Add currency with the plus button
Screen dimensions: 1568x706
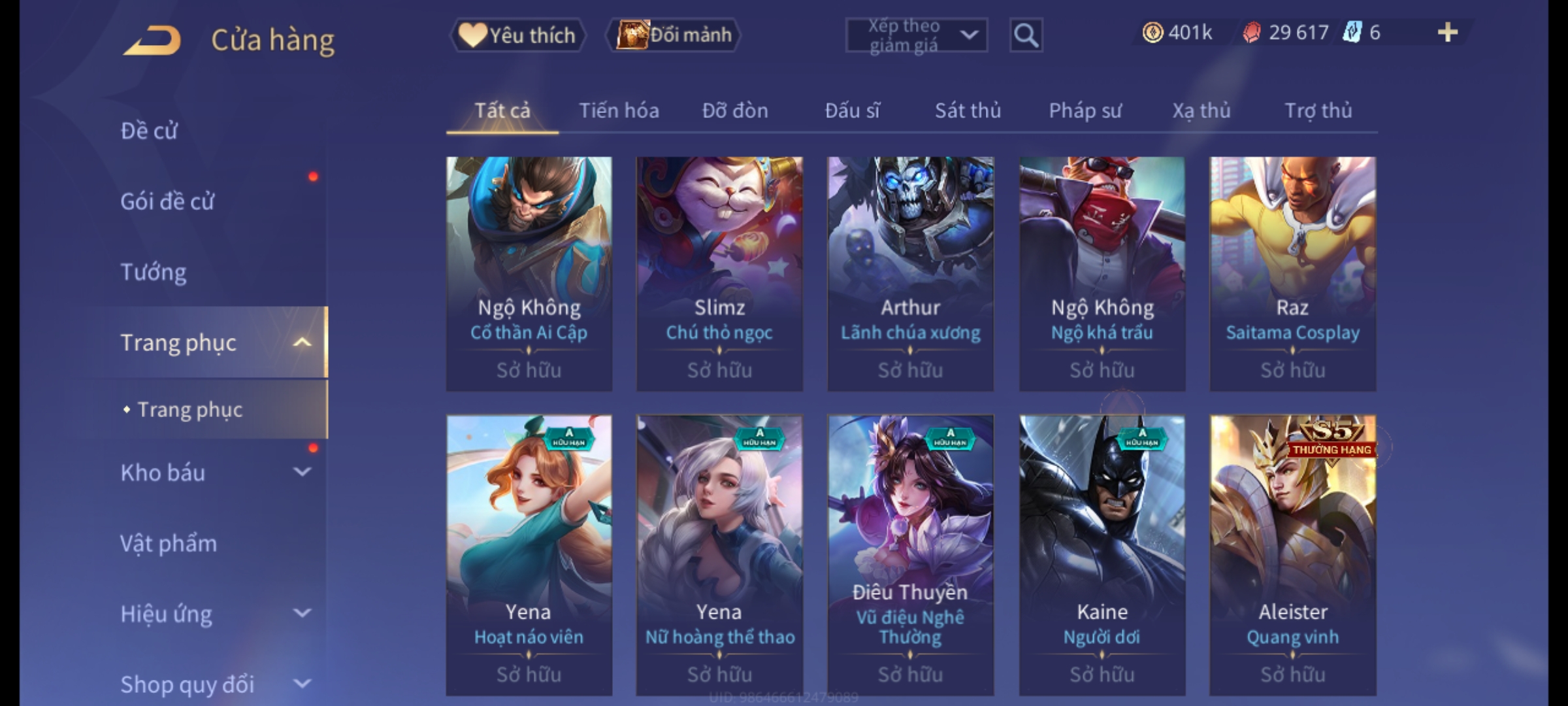1447,33
